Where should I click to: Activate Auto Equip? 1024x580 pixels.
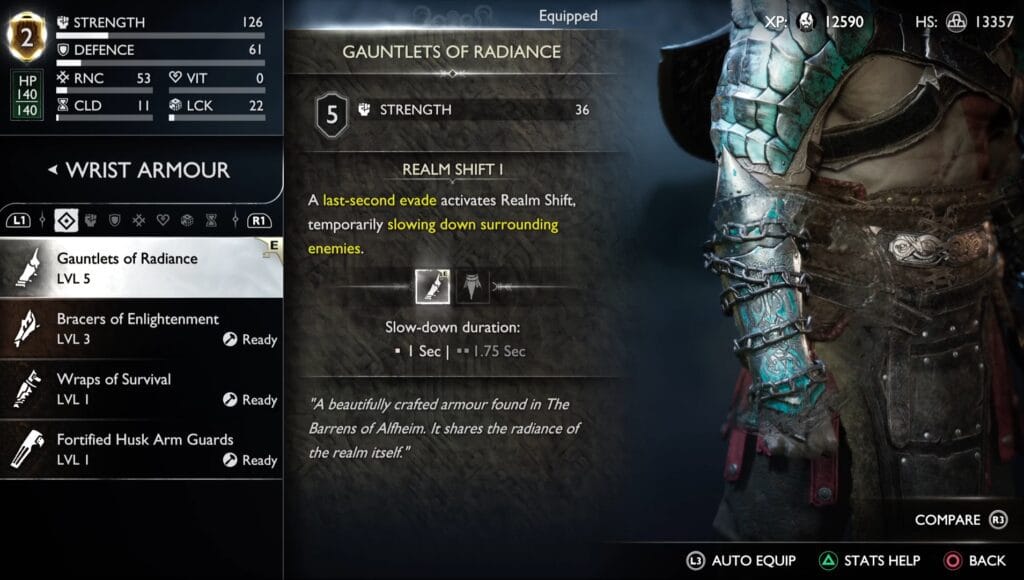742,561
